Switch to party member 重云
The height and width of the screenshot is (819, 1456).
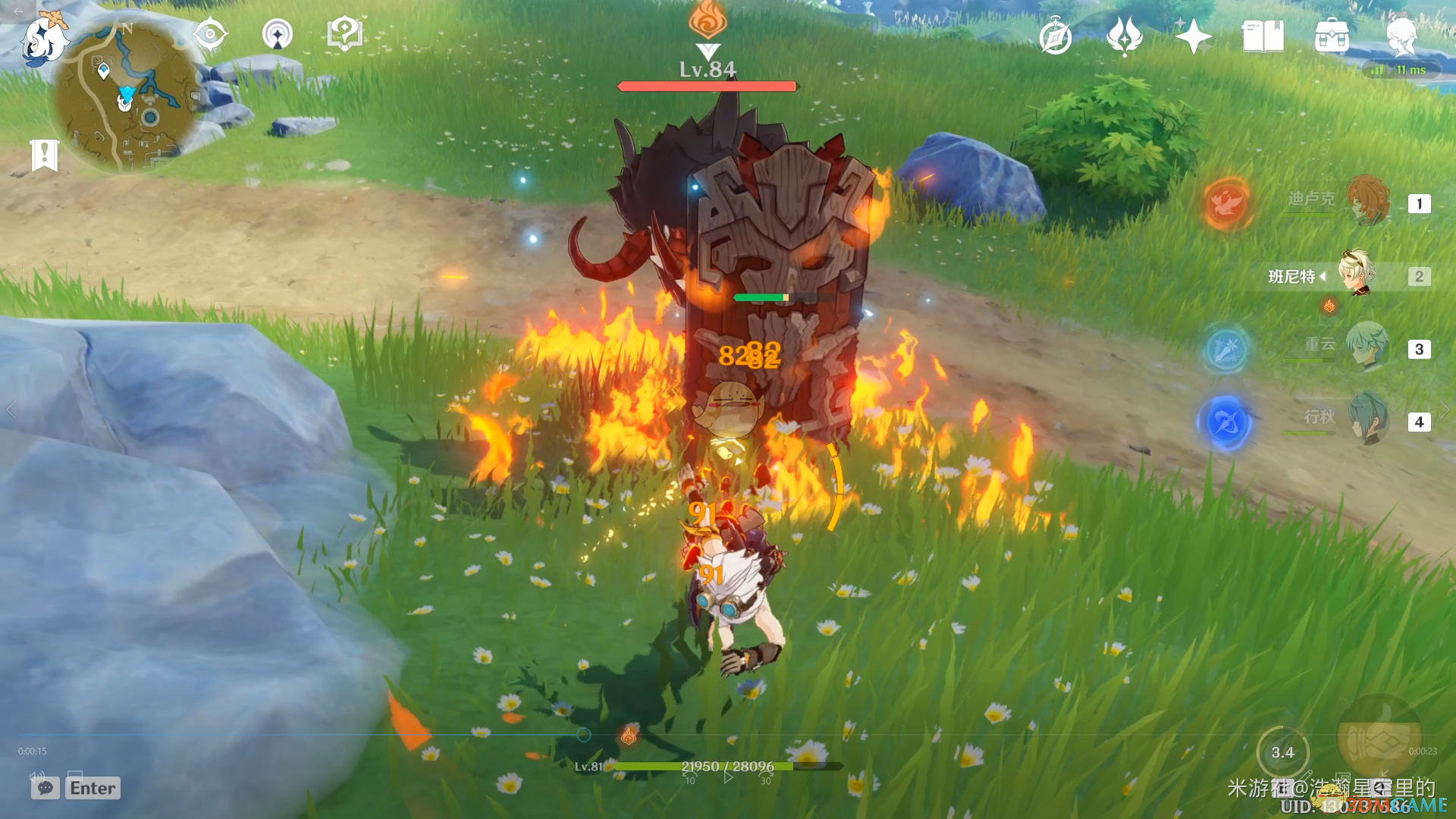[x=1369, y=347]
